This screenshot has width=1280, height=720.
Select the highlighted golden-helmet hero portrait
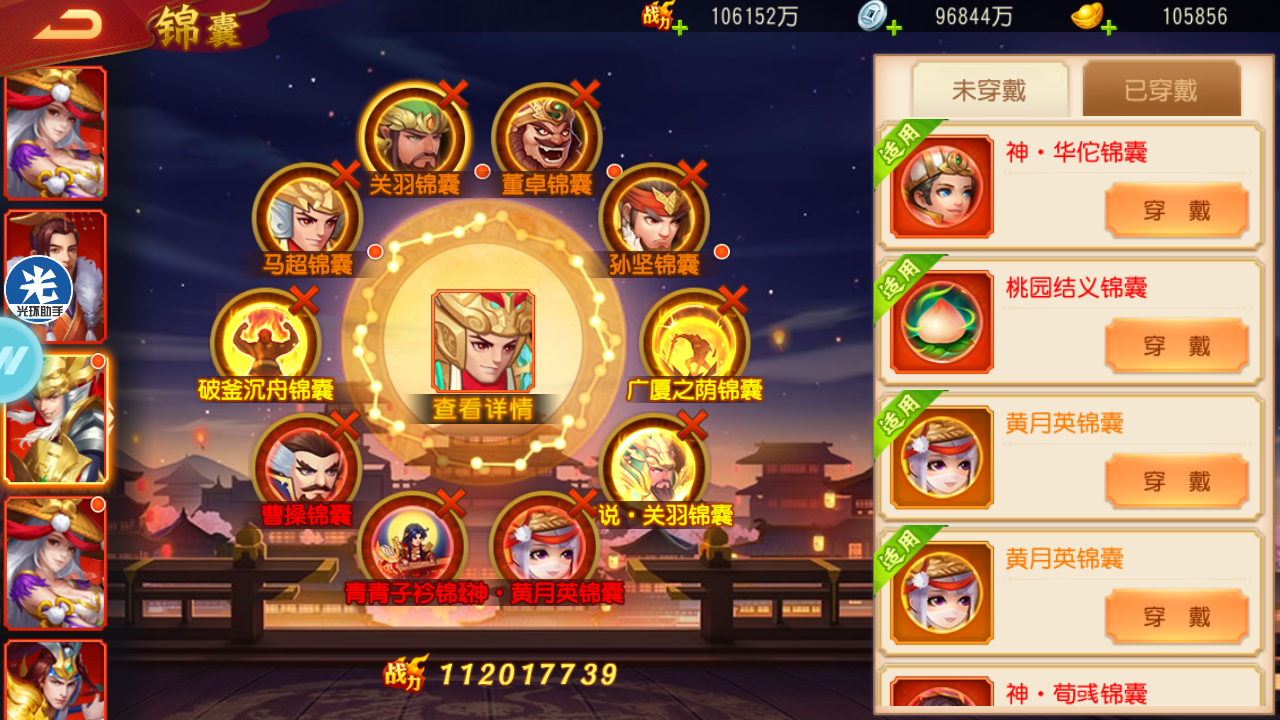(x=55, y=420)
